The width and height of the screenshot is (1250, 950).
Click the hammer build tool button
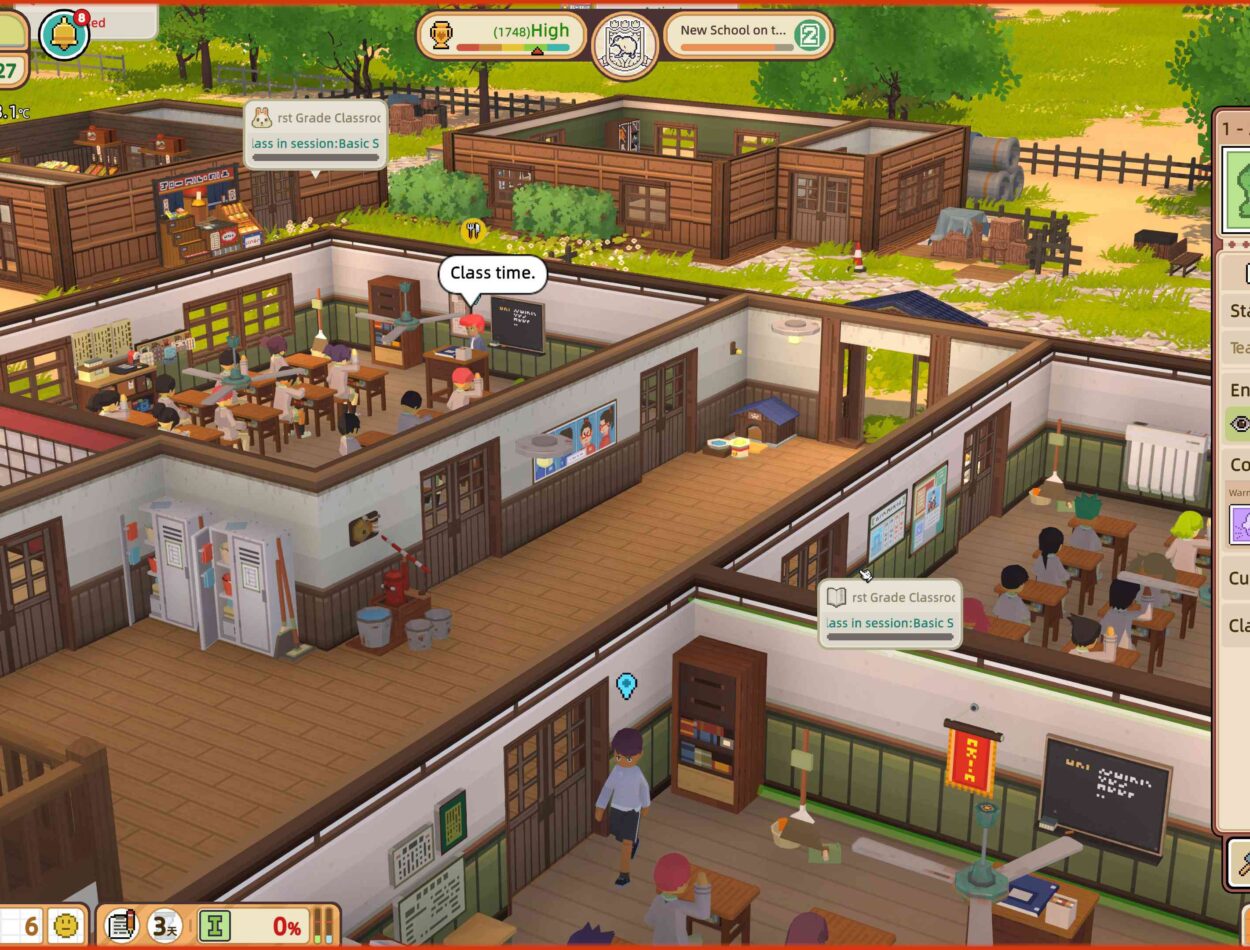coord(1239,862)
